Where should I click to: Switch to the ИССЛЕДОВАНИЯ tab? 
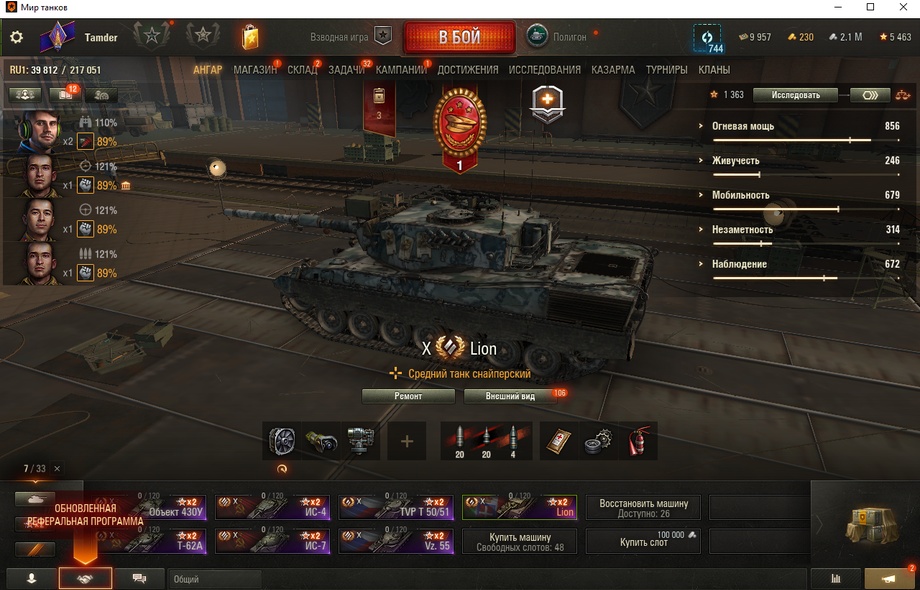click(544, 70)
